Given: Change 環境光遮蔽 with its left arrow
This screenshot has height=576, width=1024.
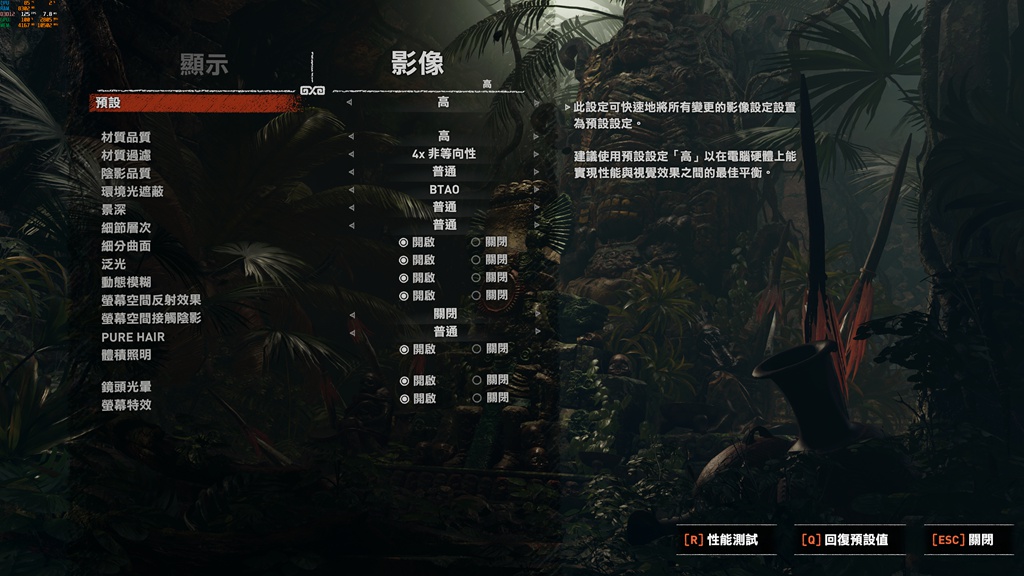Looking at the screenshot, I should pos(350,190).
